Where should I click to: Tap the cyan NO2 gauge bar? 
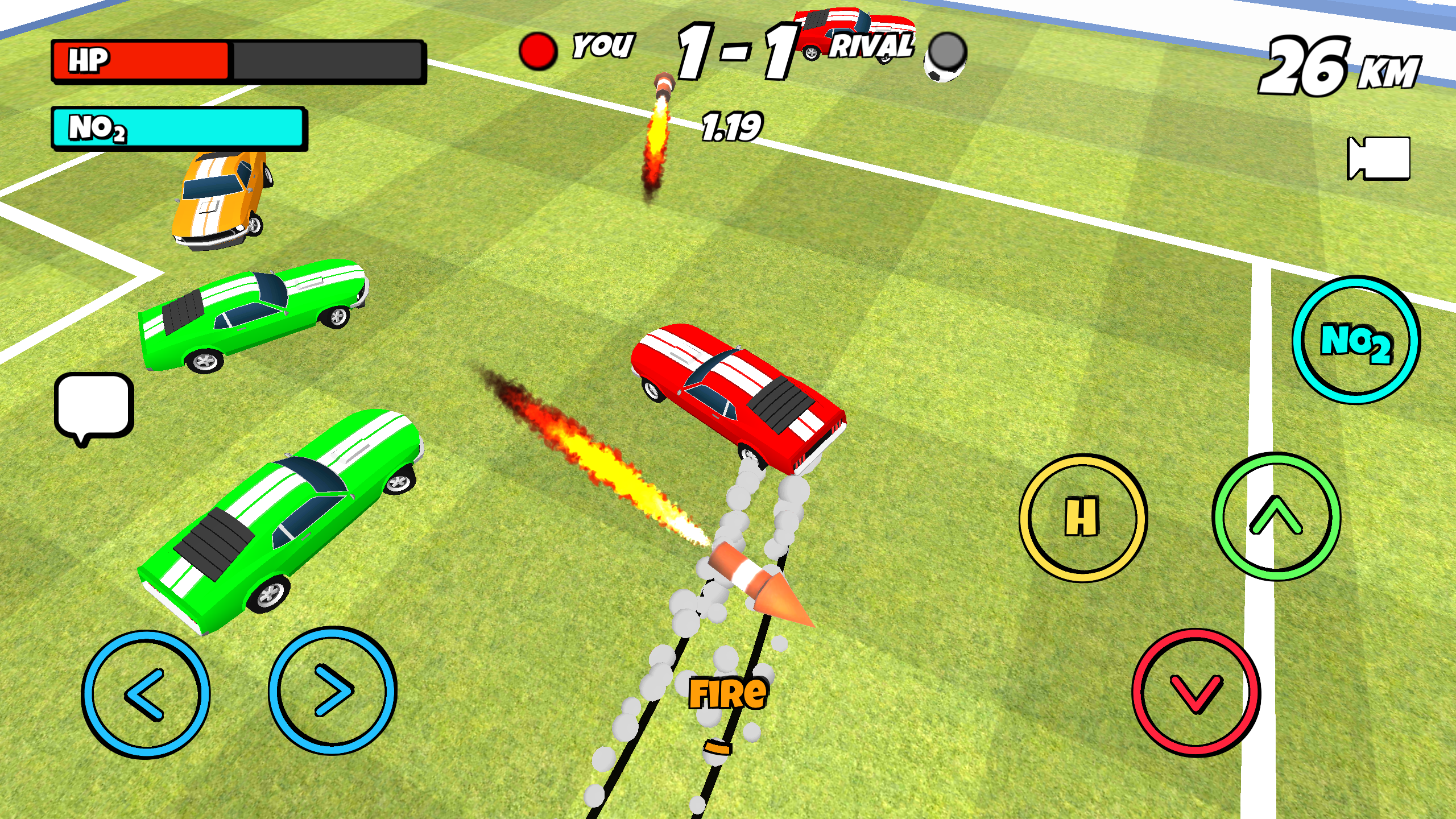point(180,130)
